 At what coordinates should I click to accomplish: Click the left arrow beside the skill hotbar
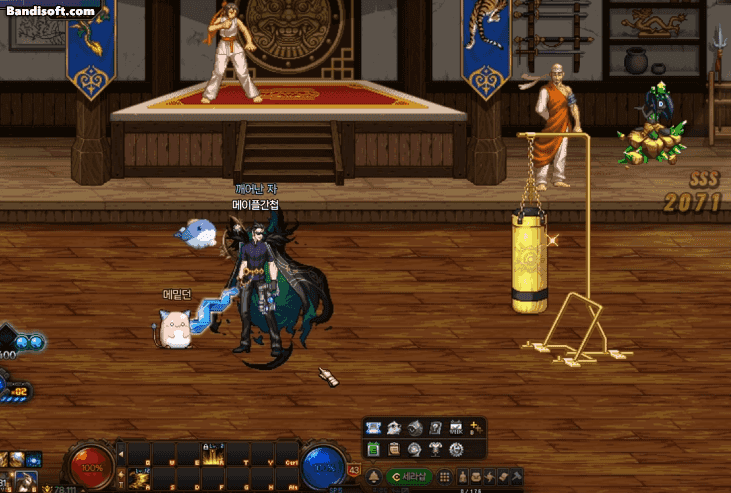click(x=121, y=452)
